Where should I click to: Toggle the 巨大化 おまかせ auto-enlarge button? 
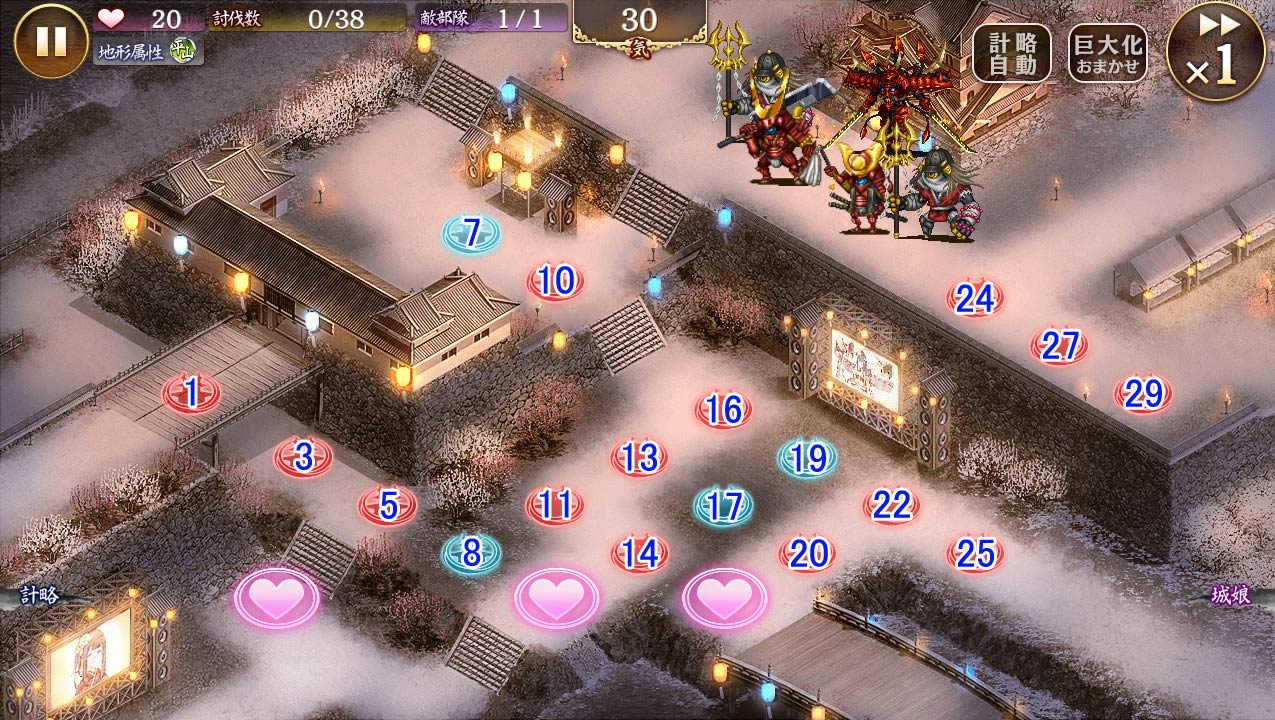coord(1107,53)
